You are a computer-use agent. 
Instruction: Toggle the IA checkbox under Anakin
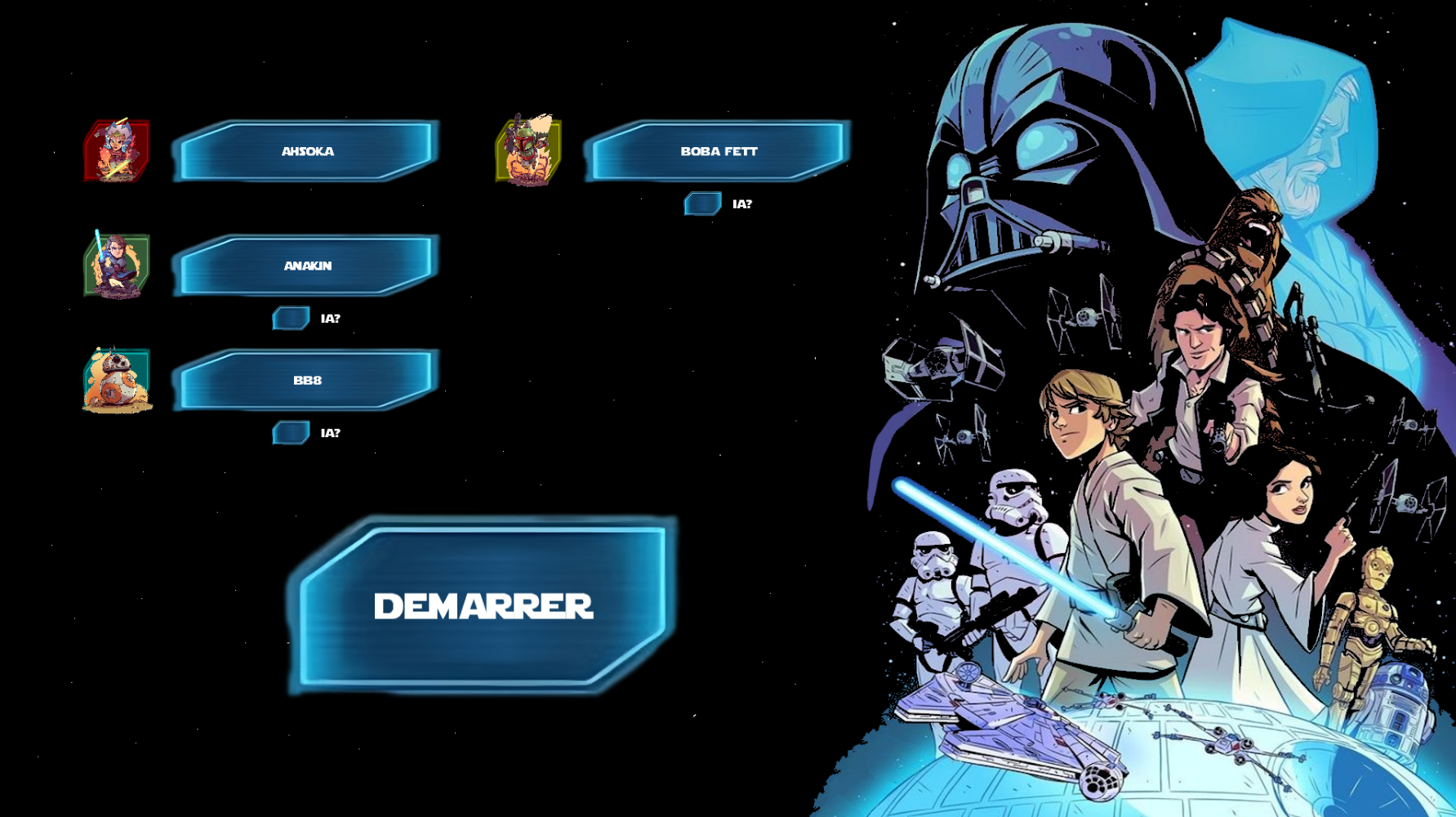[x=291, y=318]
